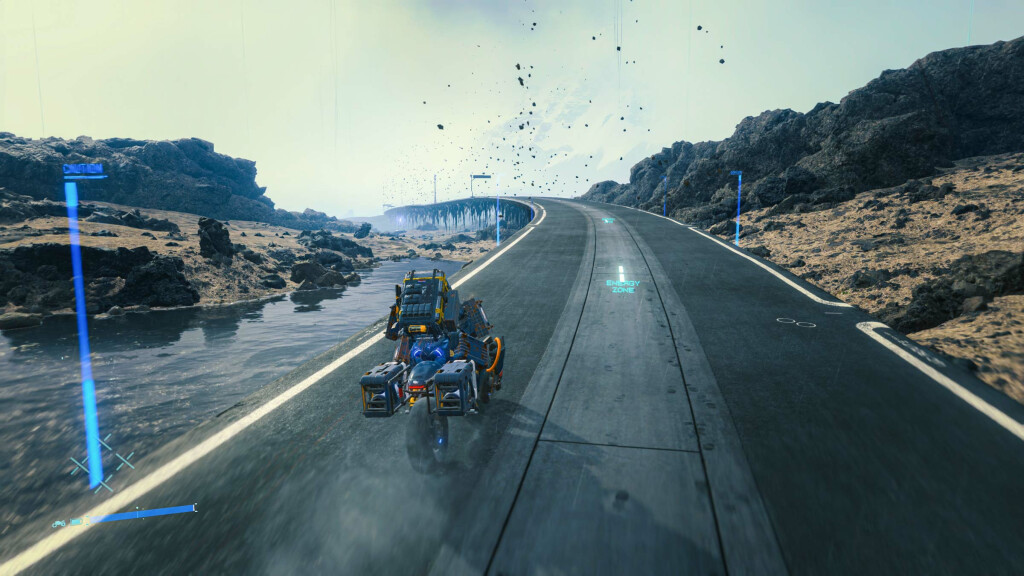
Task: Click the vehicle icon beside the battery bar
Action: coord(60,522)
